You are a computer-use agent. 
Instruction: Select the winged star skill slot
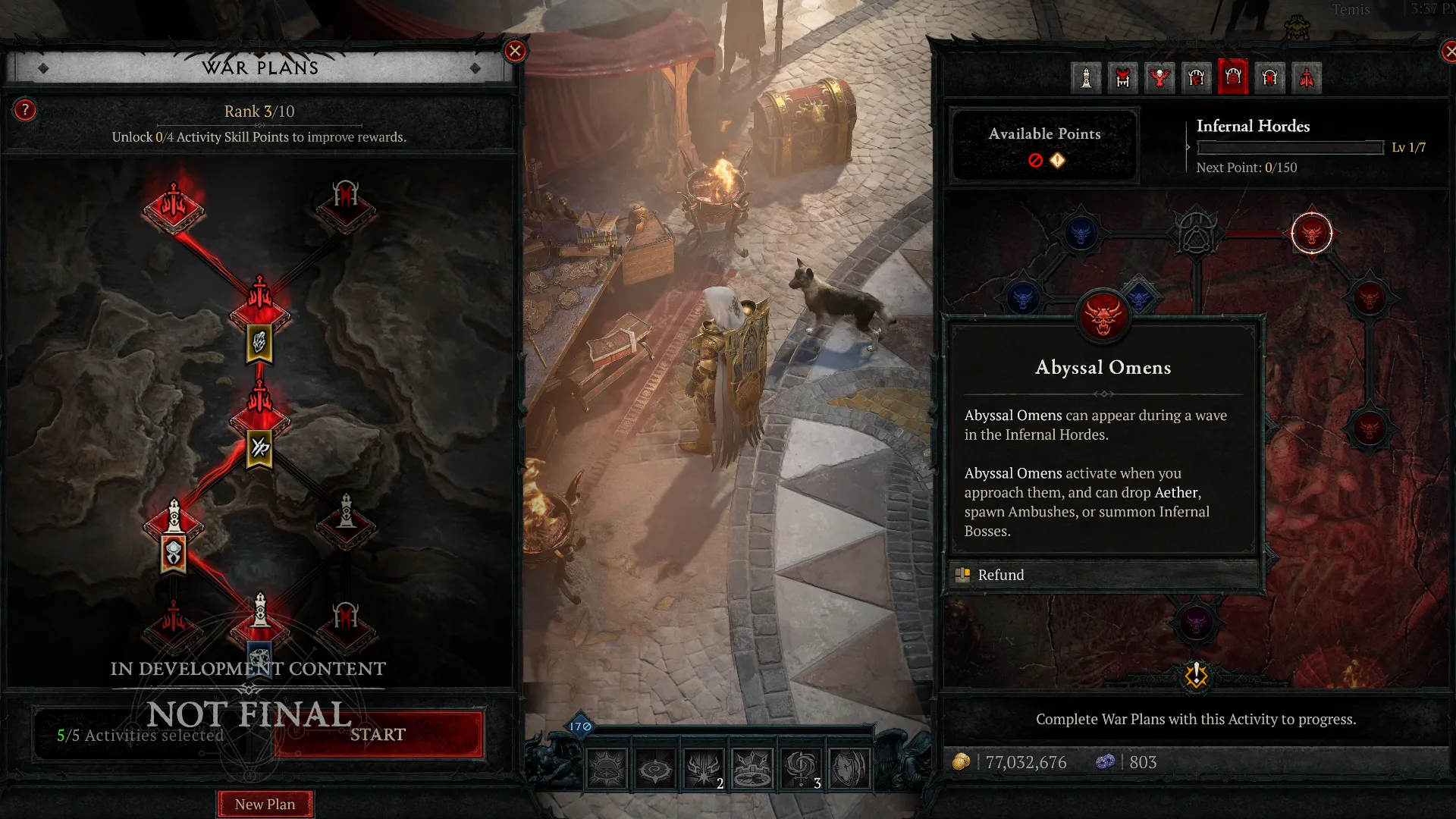click(x=704, y=769)
